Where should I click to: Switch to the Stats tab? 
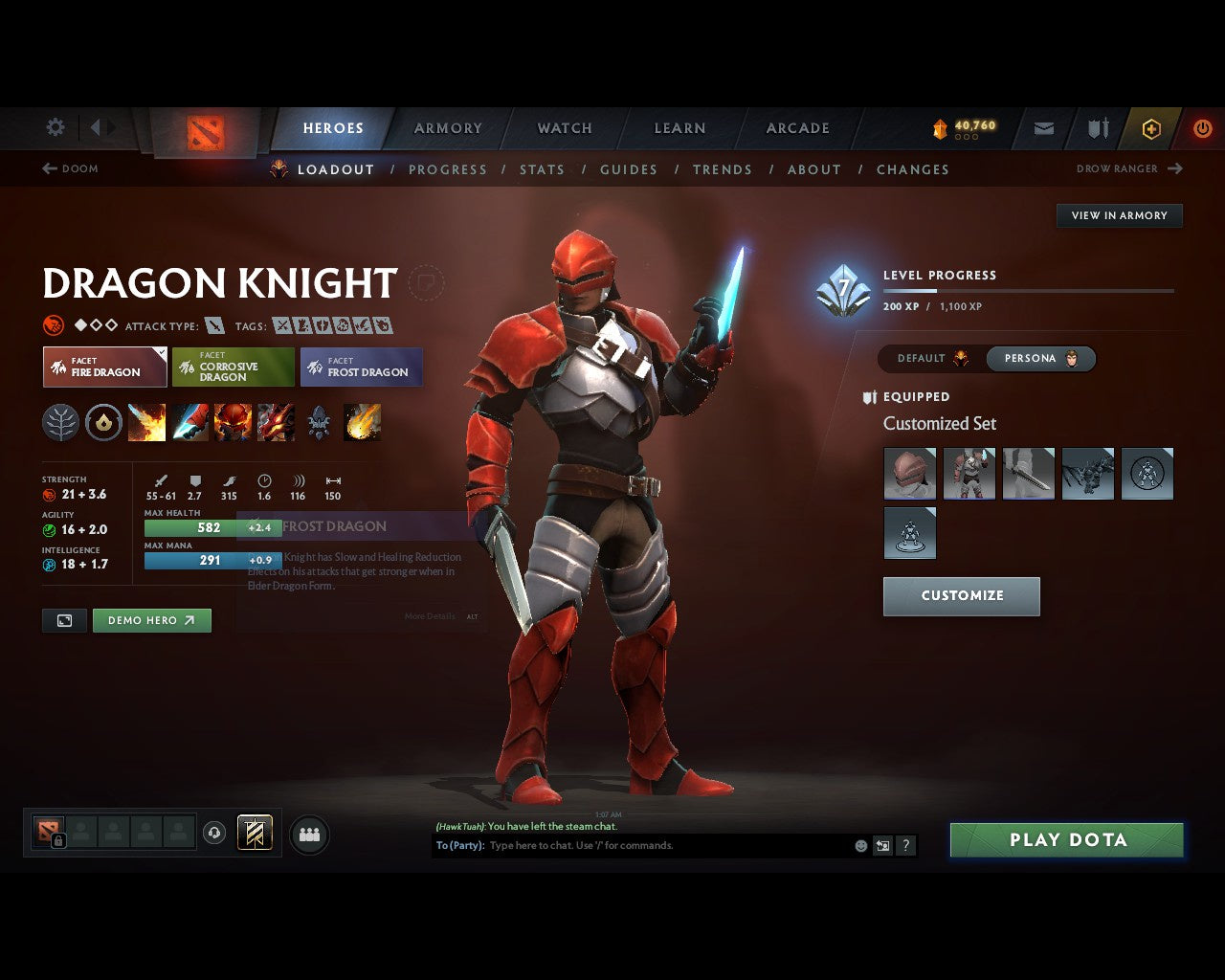coord(543,169)
